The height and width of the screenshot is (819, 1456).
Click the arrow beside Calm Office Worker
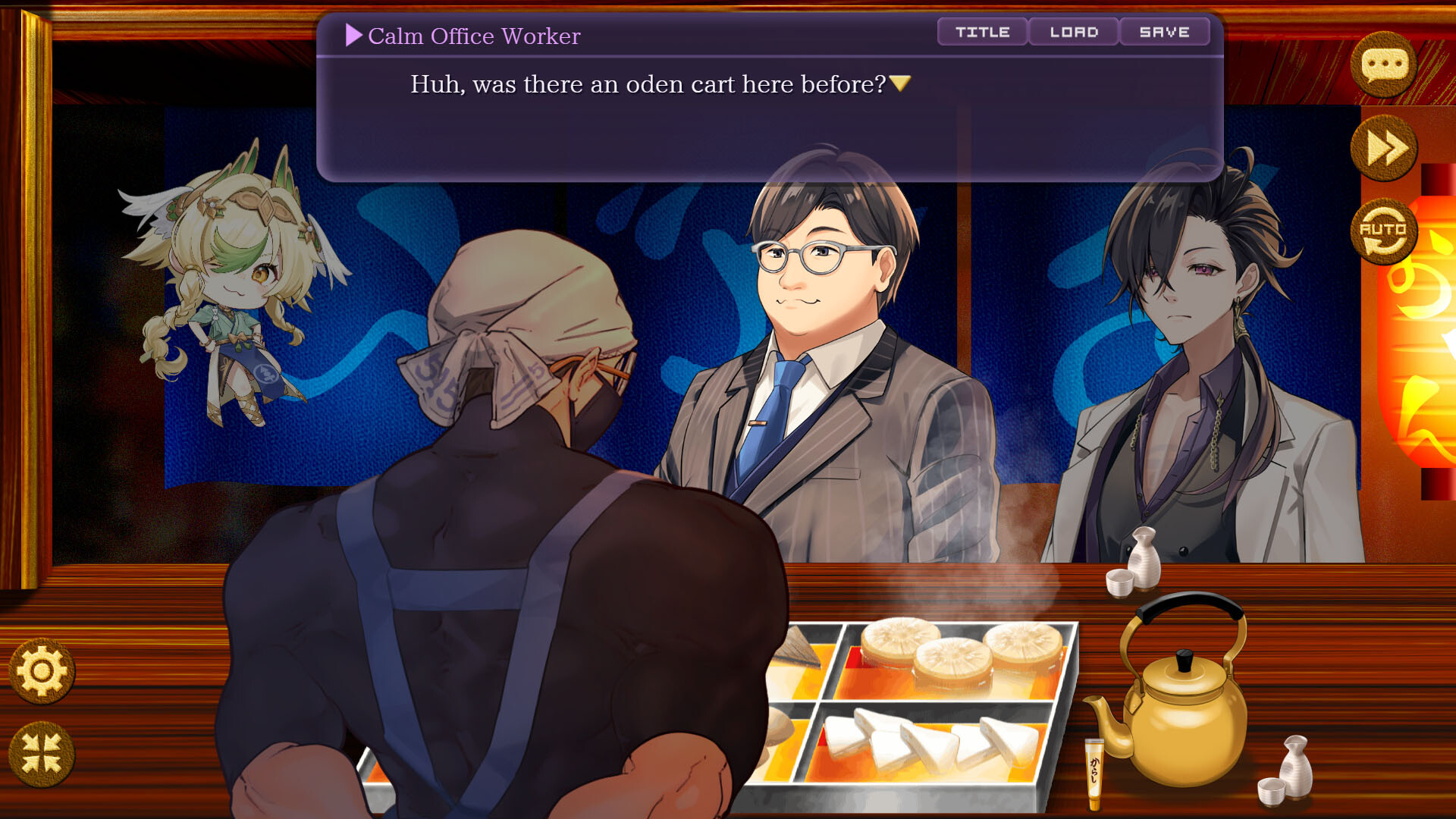(352, 36)
